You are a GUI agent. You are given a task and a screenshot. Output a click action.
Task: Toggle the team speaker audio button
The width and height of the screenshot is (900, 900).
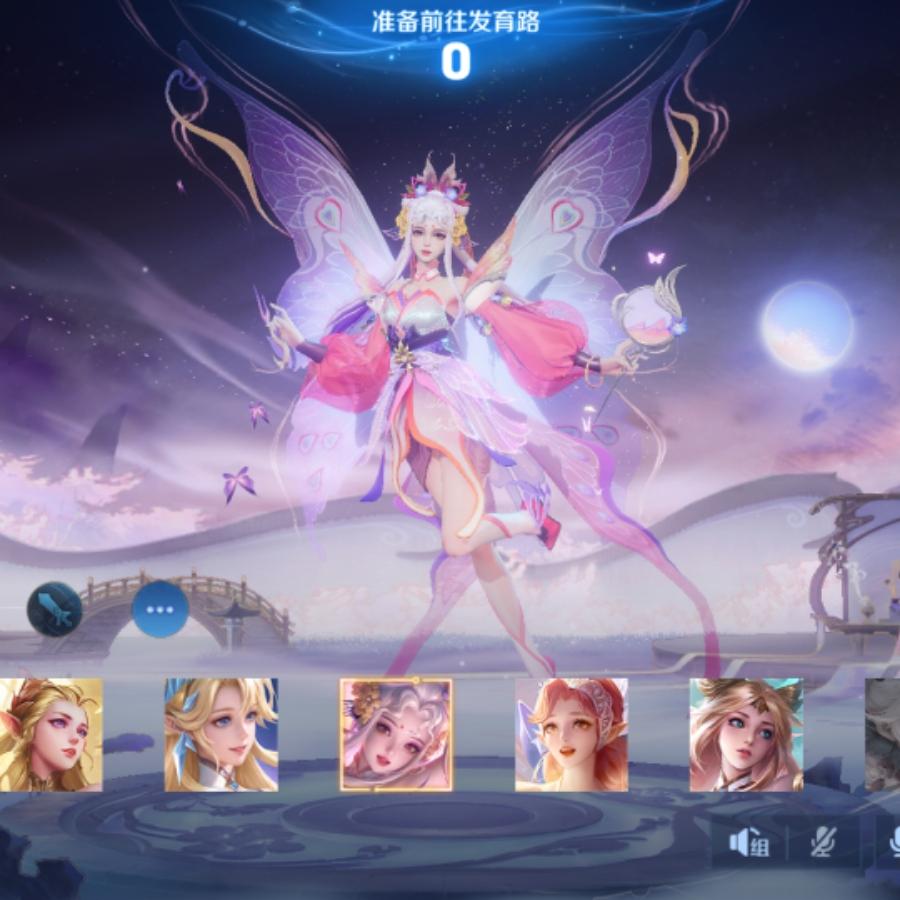748,843
